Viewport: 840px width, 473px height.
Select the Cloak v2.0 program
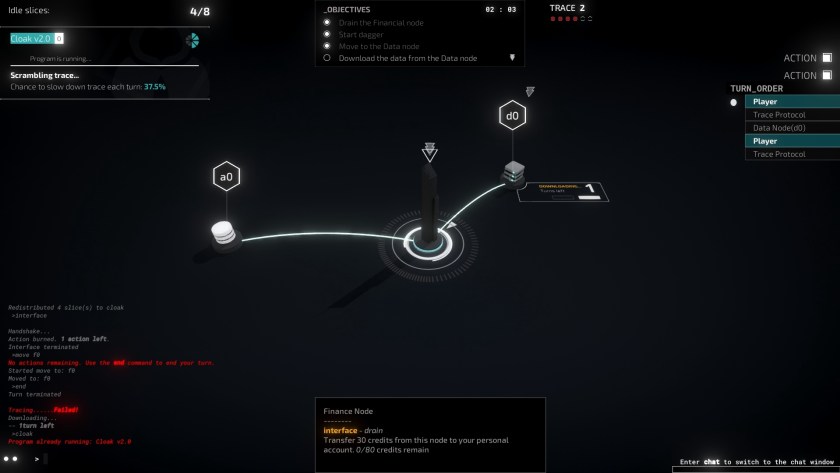(x=31, y=38)
